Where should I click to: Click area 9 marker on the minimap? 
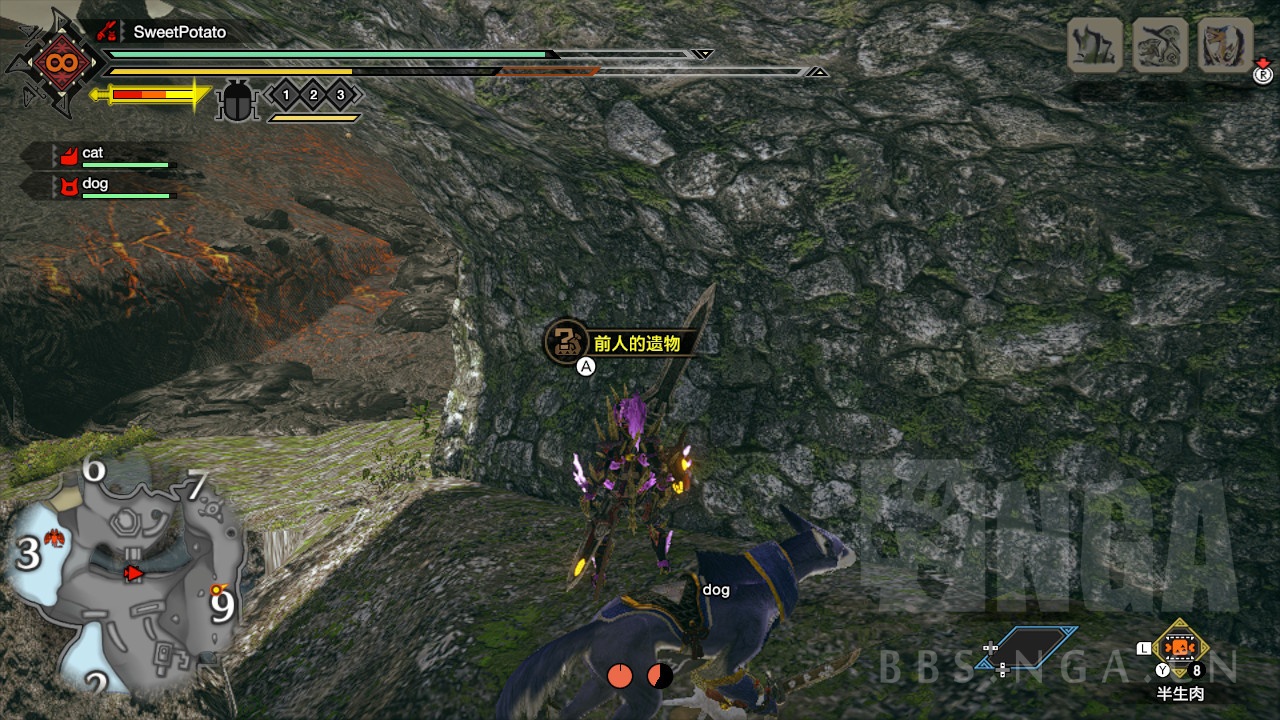click(x=221, y=605)
